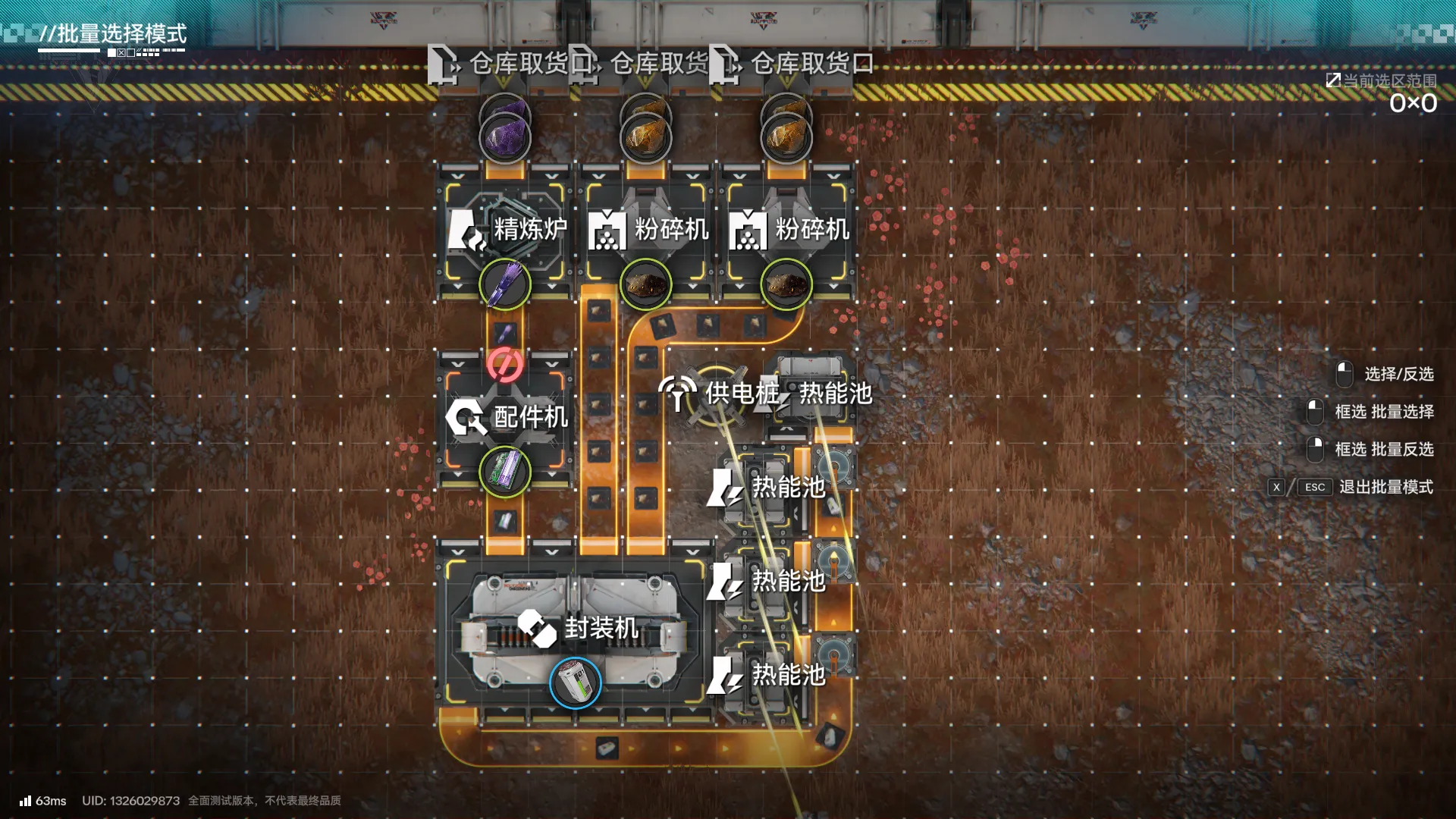Select the purple ore warehouse outlet icon

(x=505, y=138)
